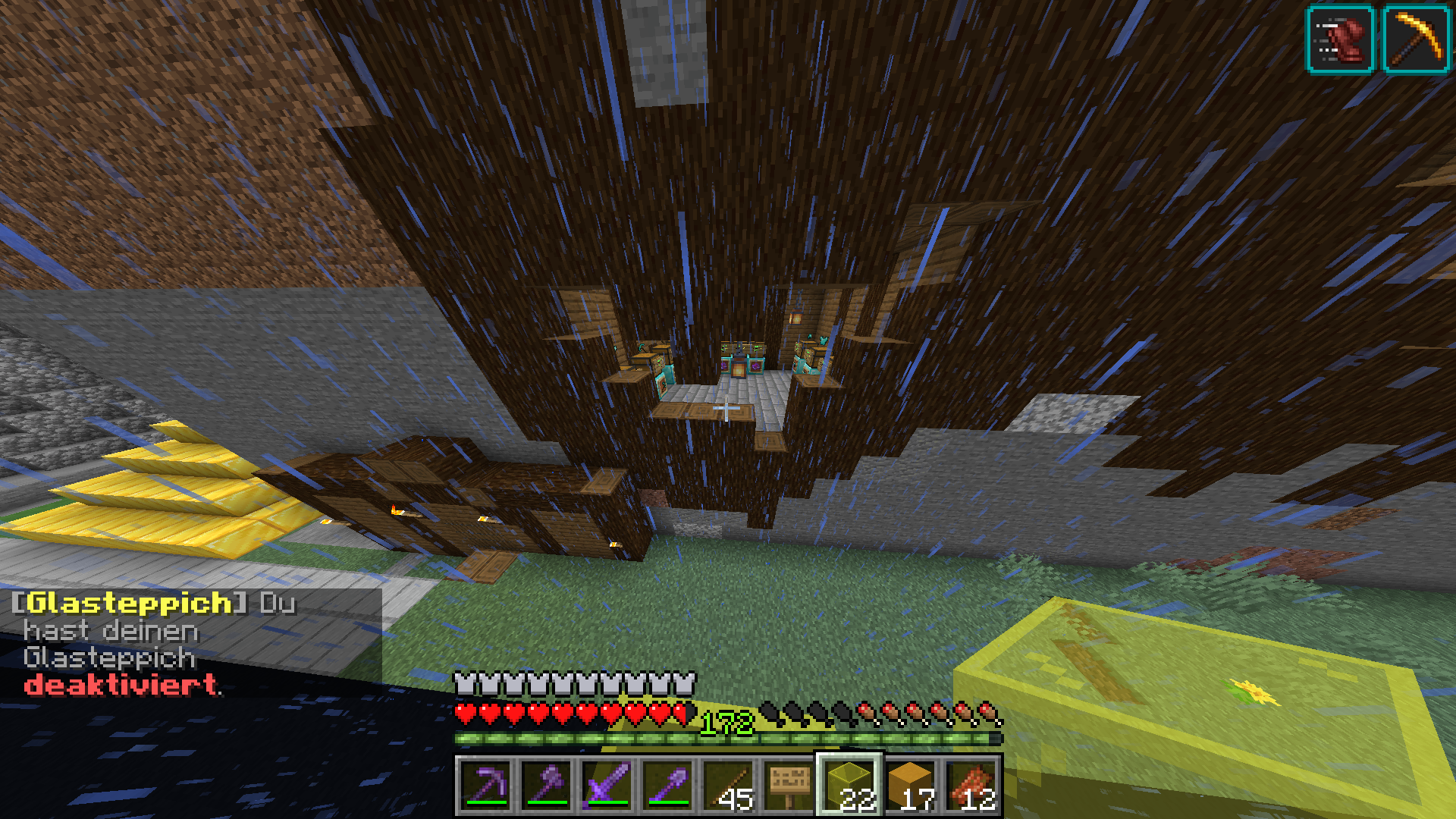Pick the wooden sign hotbar slot
The height and width of the screenshot is (819, 1456).
(789, 785)
